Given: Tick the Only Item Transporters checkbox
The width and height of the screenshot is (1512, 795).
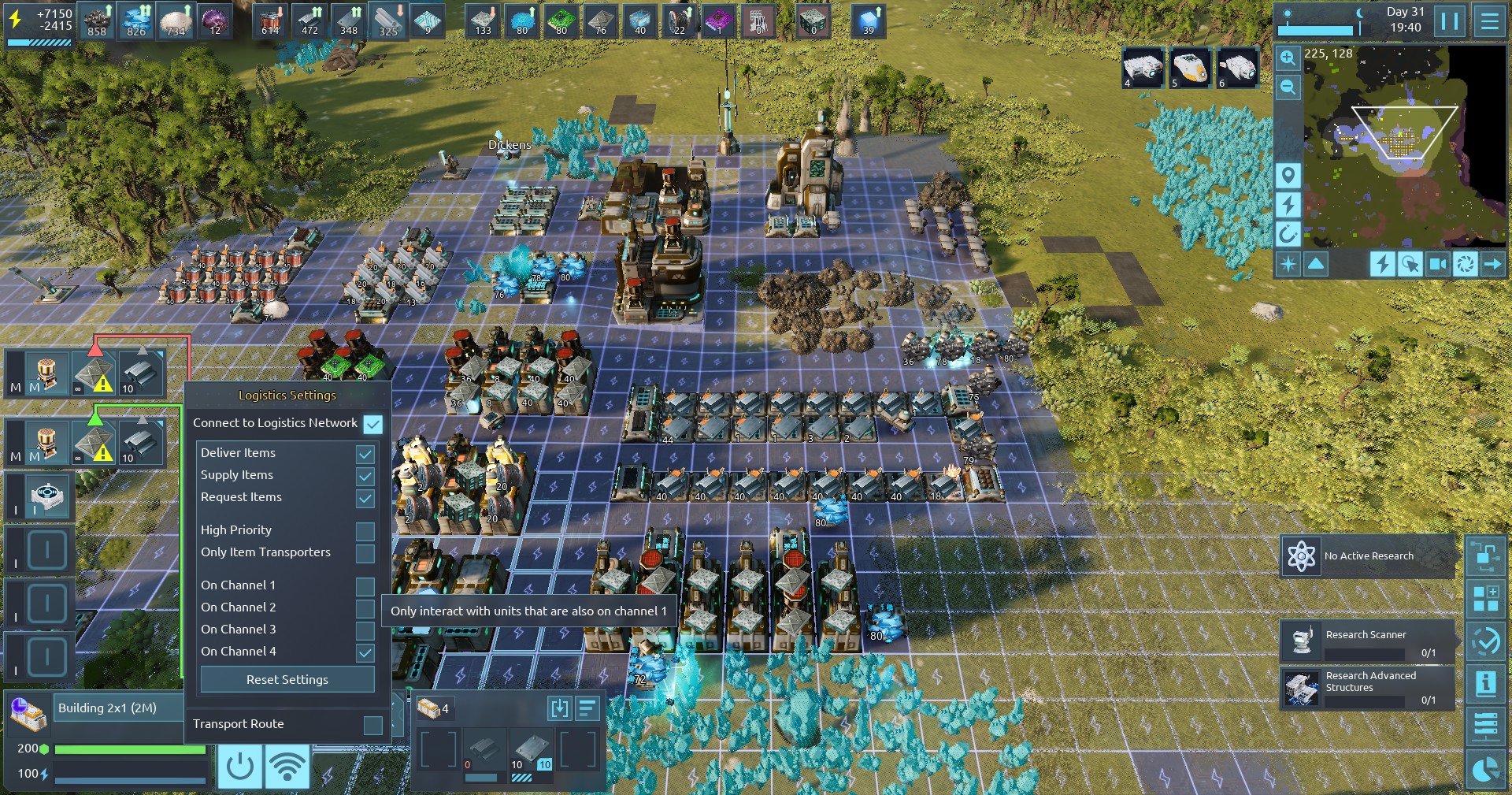Looking at the screenshot, I should point(365,553).
